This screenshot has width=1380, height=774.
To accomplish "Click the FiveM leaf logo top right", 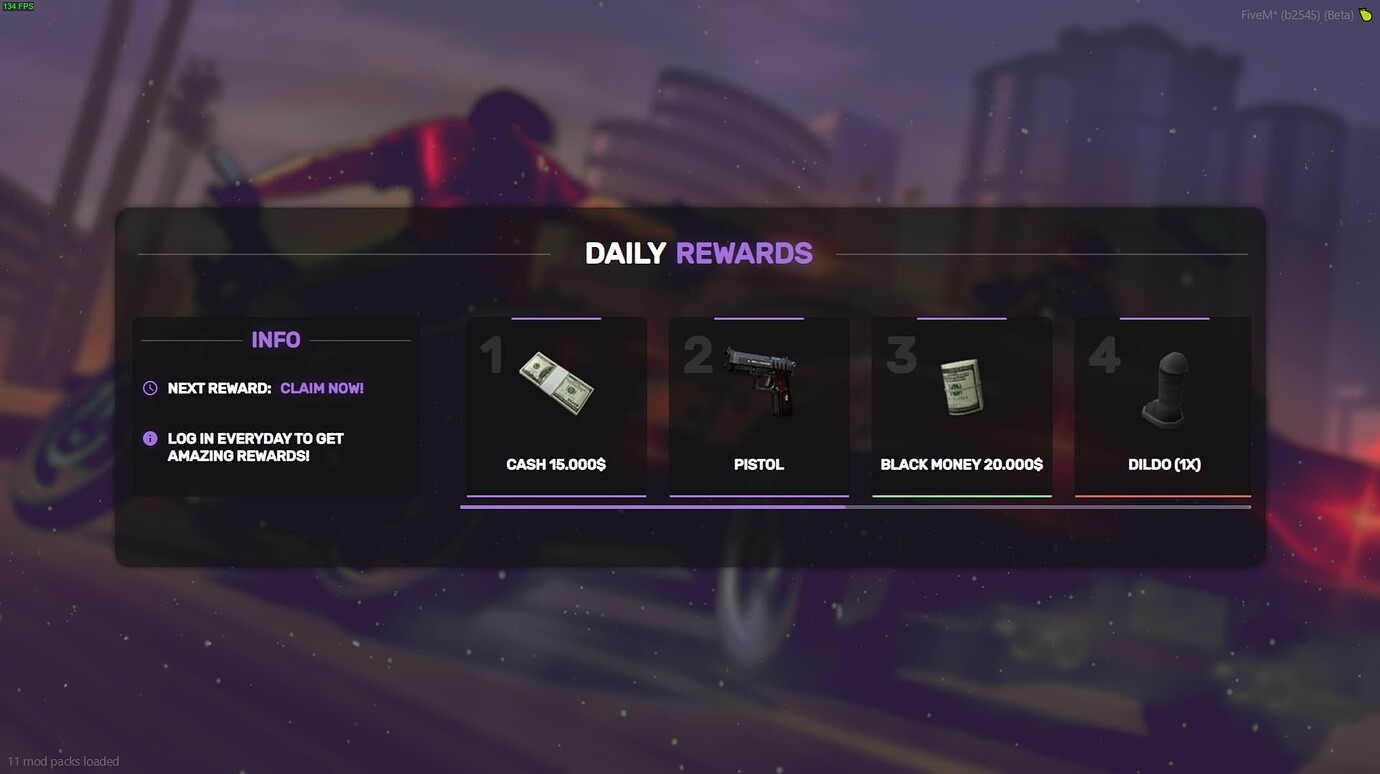I will coord(1366,15).
